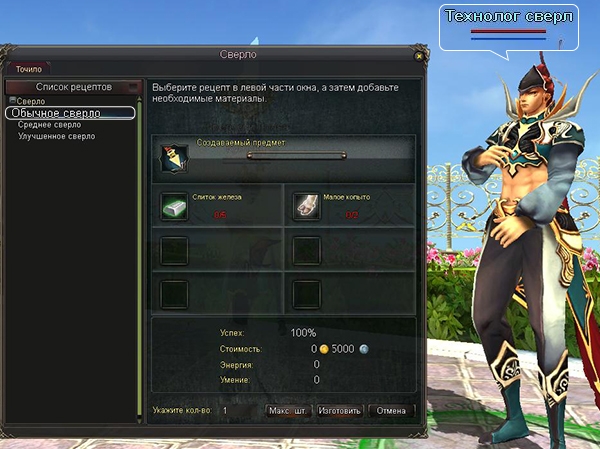Image resolution: width=600 pixels, height=449 pixels.
Task: Pick the Улучшенное сверло recipe
Action: (57, 136)
